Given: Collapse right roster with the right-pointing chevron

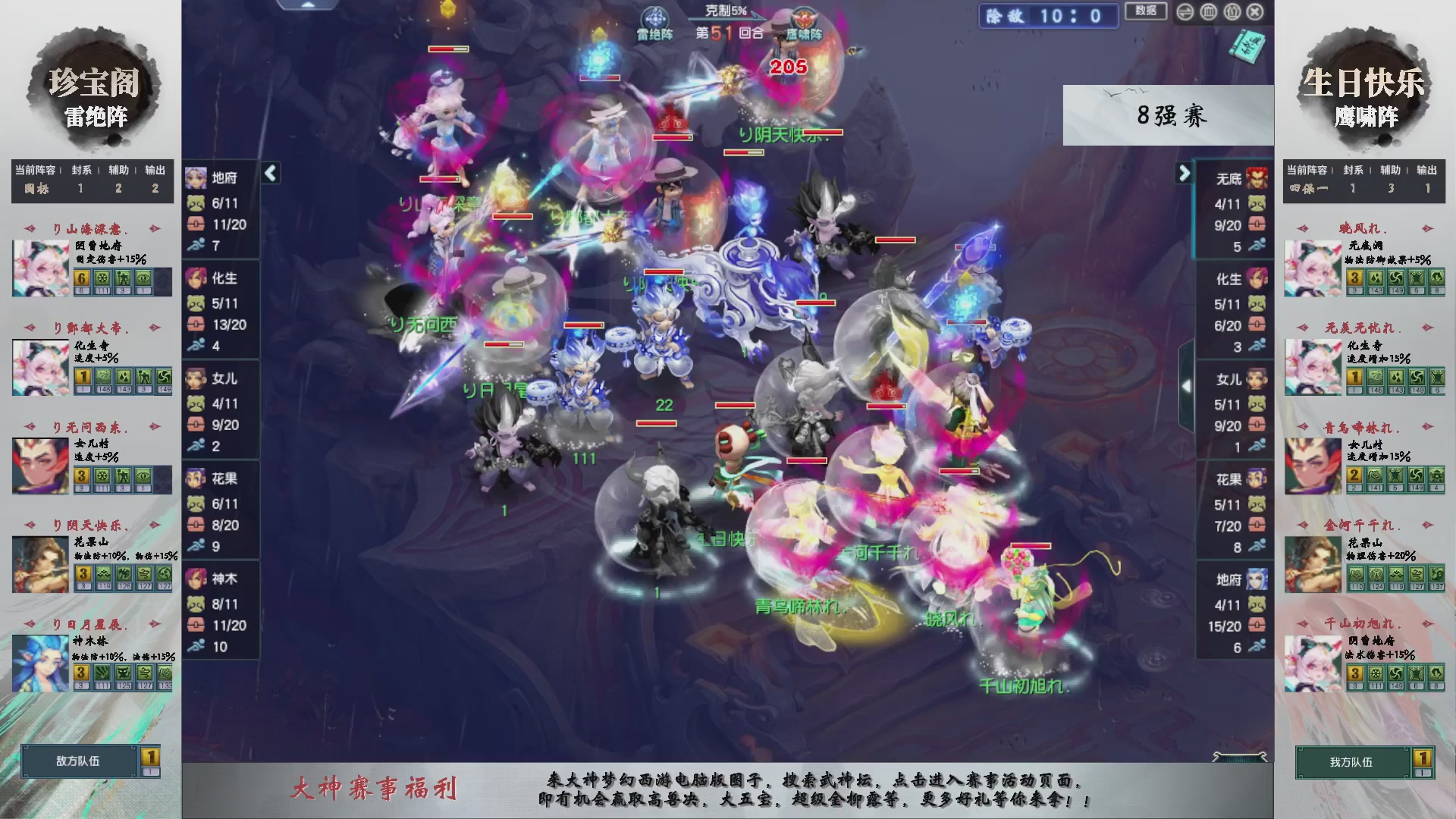Looking at the screenshot, I should [x=1185, y=173].
